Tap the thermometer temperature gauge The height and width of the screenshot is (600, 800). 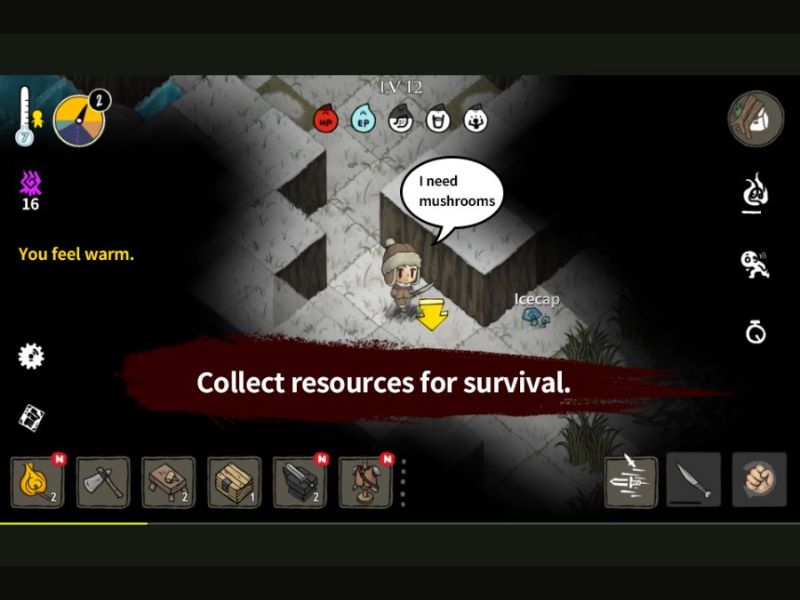tap(26, 118)
